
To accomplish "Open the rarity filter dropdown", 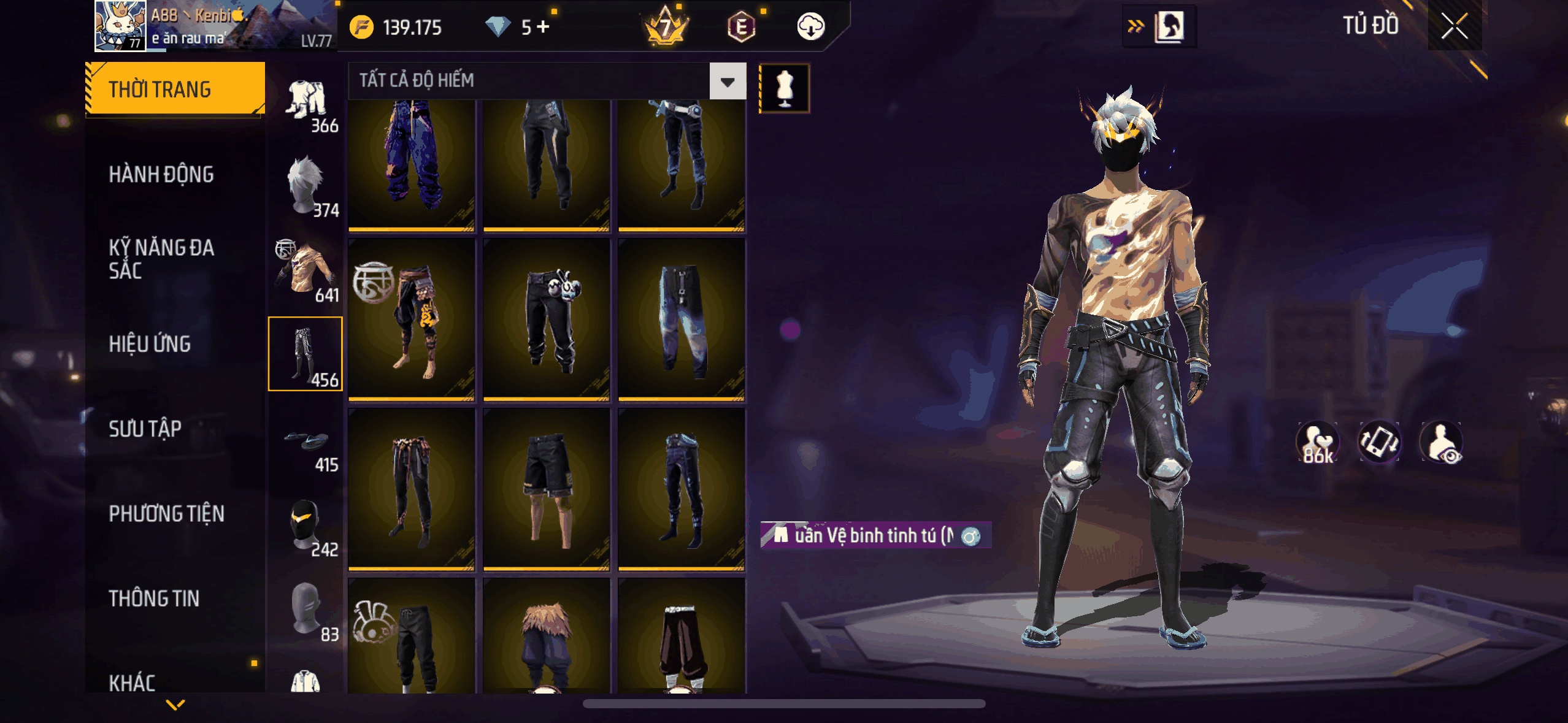I will coord(728,81).
